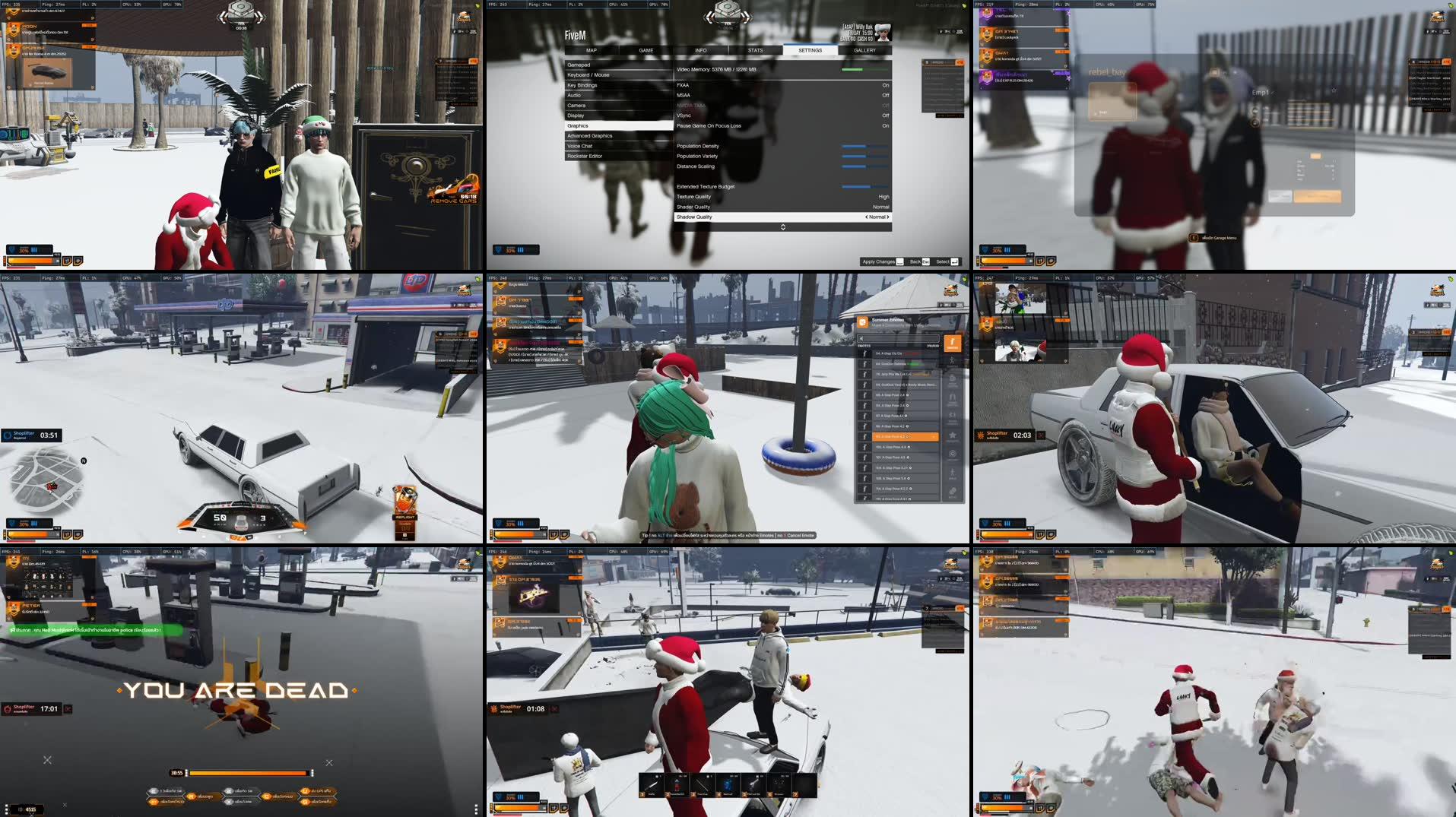This screenshot has width=1456, height=817.
Task: Click the Shadow Quality right arrow
Action: pyautogui.click(x=890, y=217)
